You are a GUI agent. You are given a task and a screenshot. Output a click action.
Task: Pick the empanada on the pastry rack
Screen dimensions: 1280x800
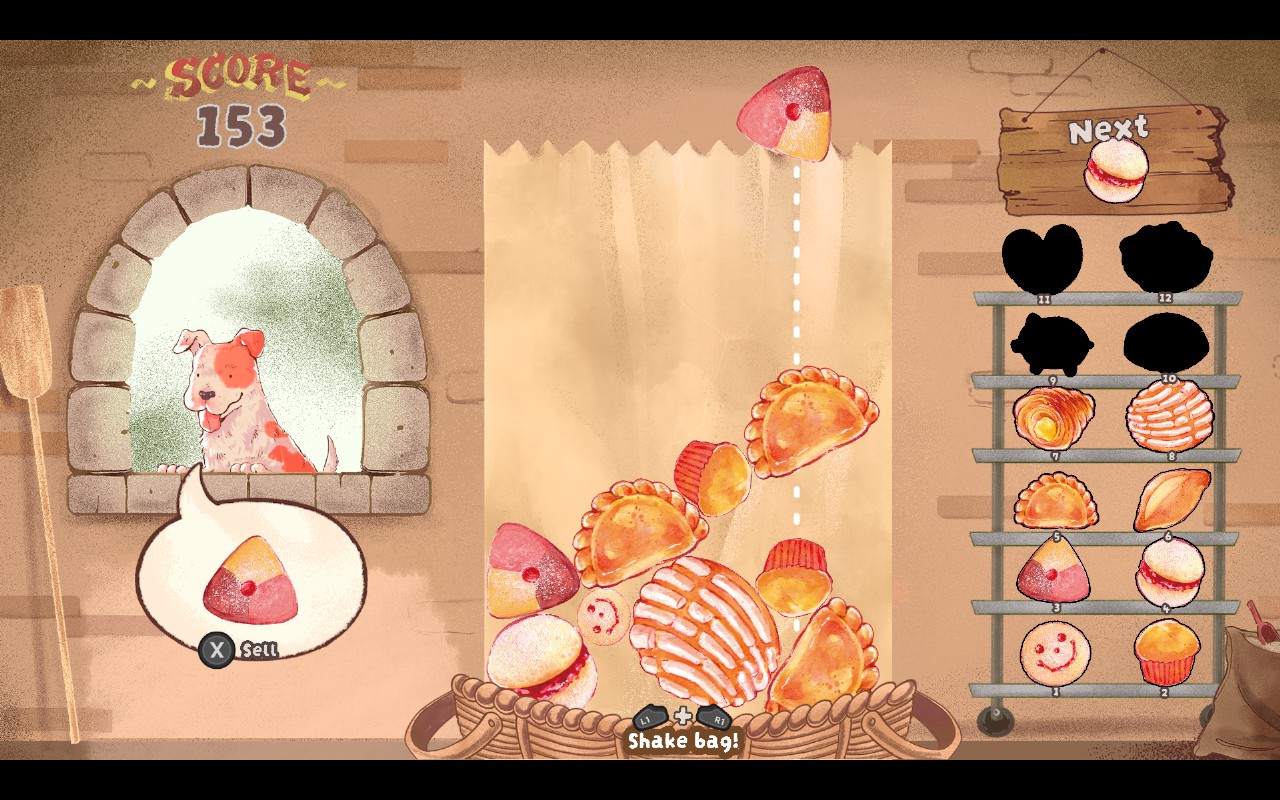coord(1055,499)
